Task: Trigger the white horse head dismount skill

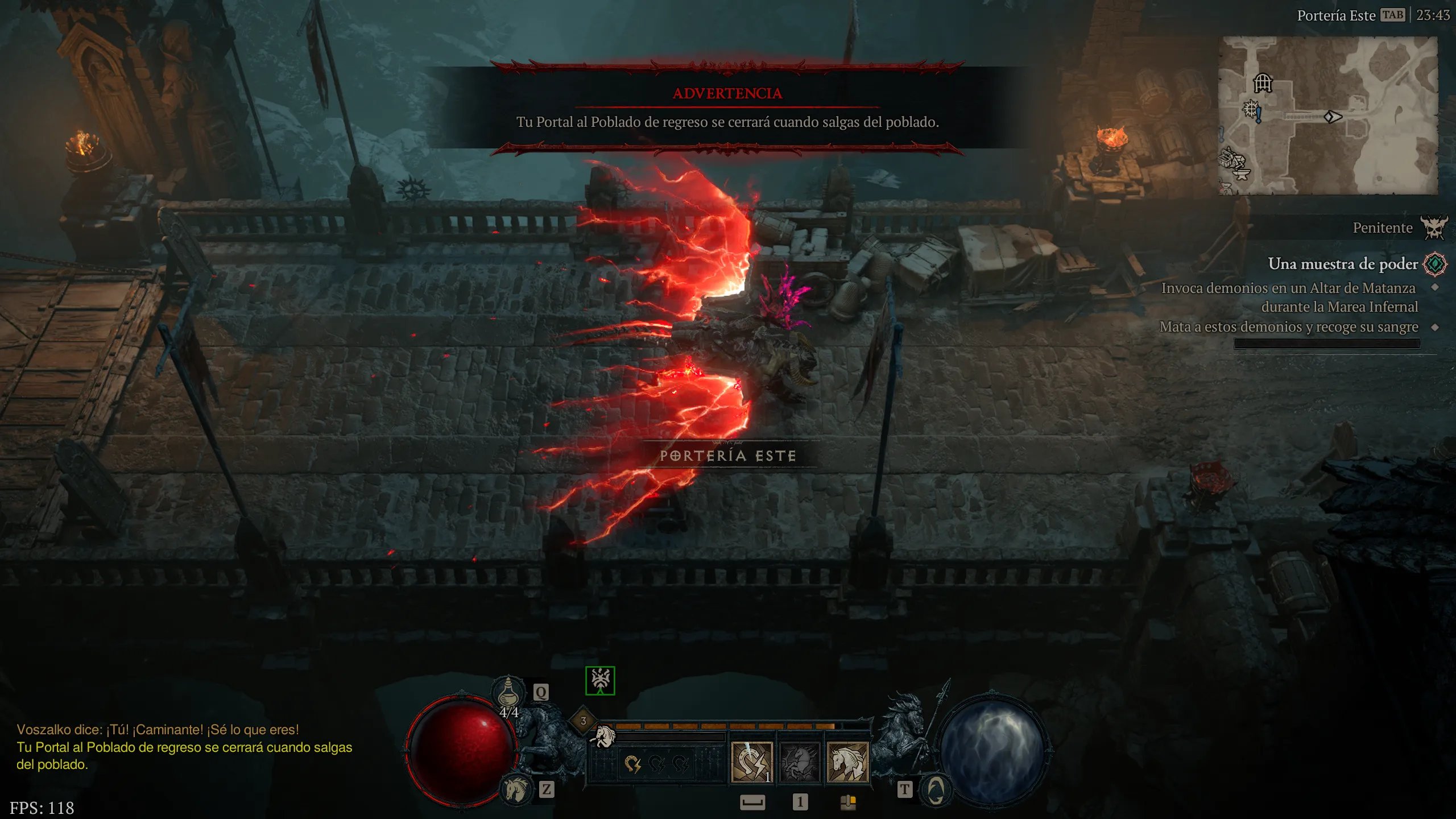Action: [847, 762]
